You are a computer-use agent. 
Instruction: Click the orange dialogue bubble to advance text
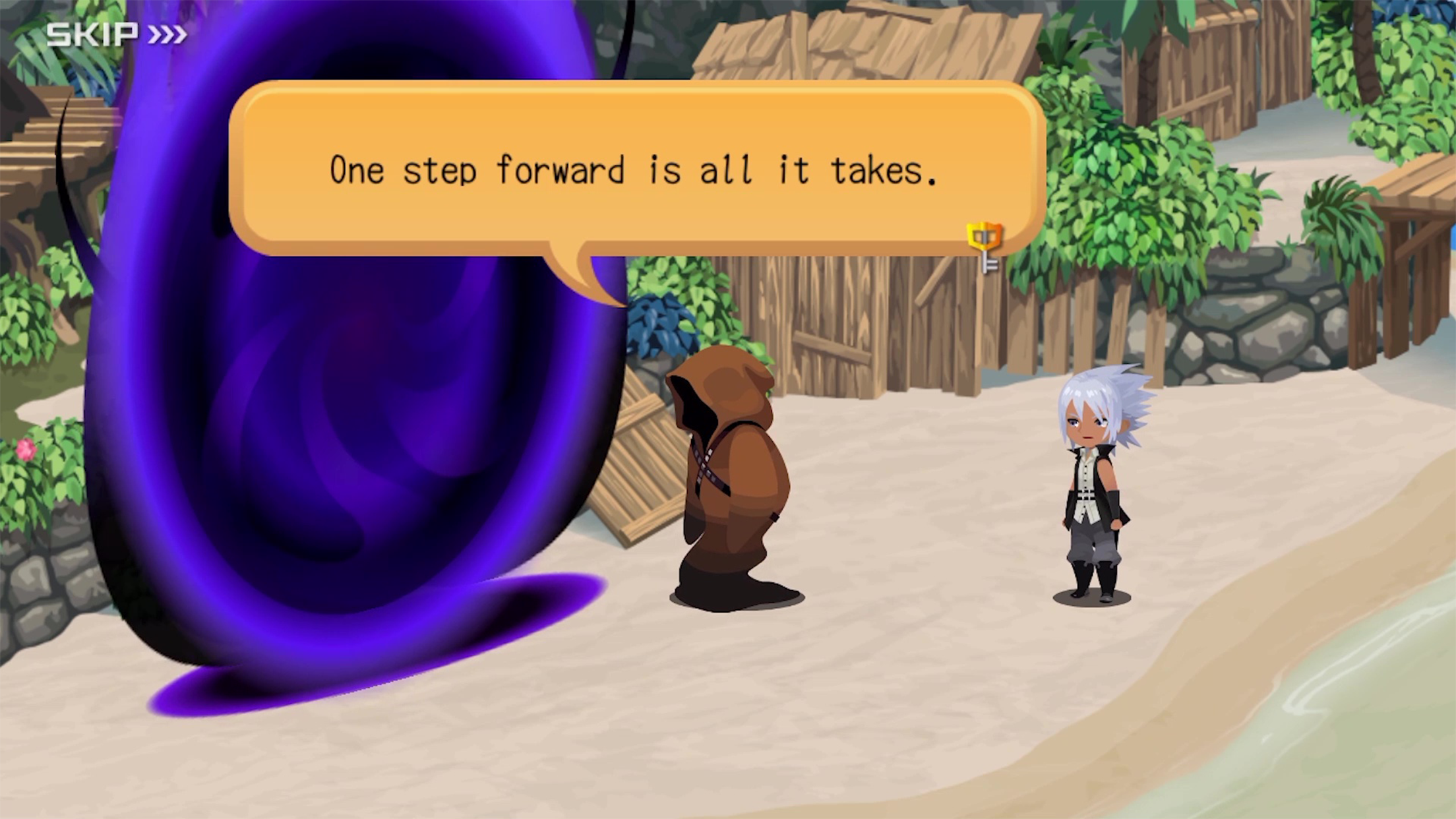pos(640,171)
